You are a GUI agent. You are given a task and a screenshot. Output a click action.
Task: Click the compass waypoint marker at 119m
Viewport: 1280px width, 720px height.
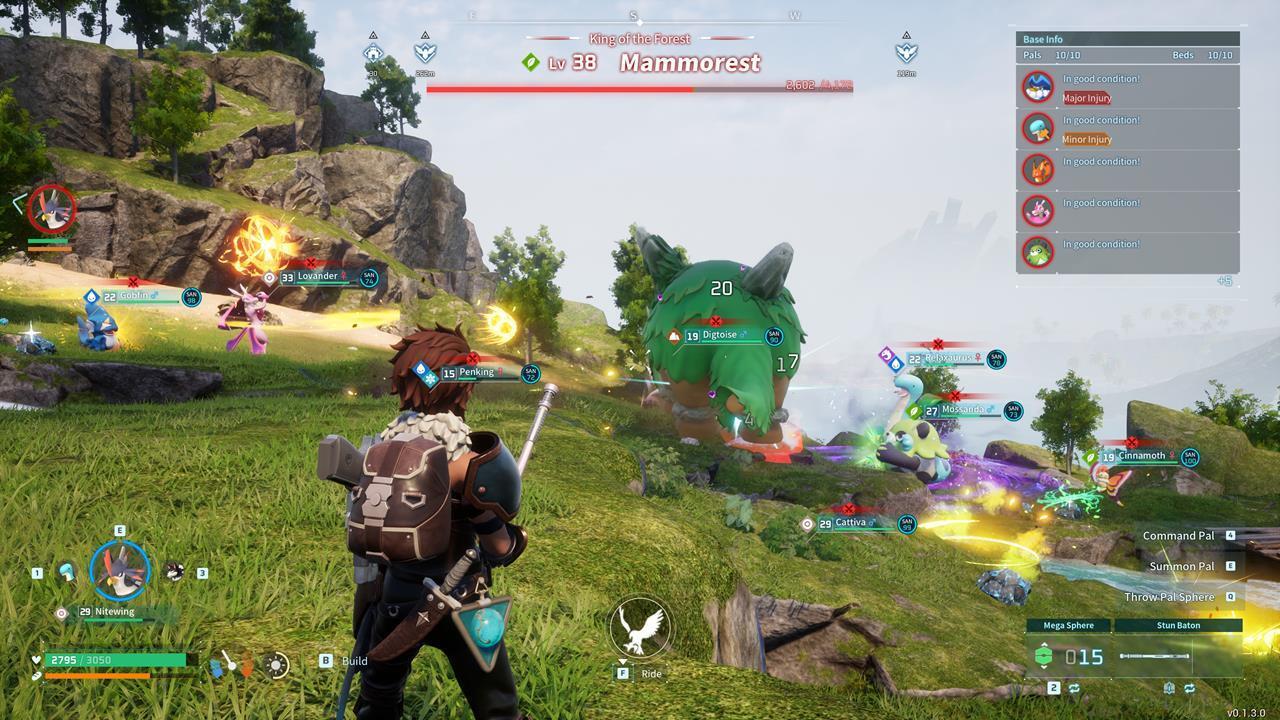click(905, 53)
